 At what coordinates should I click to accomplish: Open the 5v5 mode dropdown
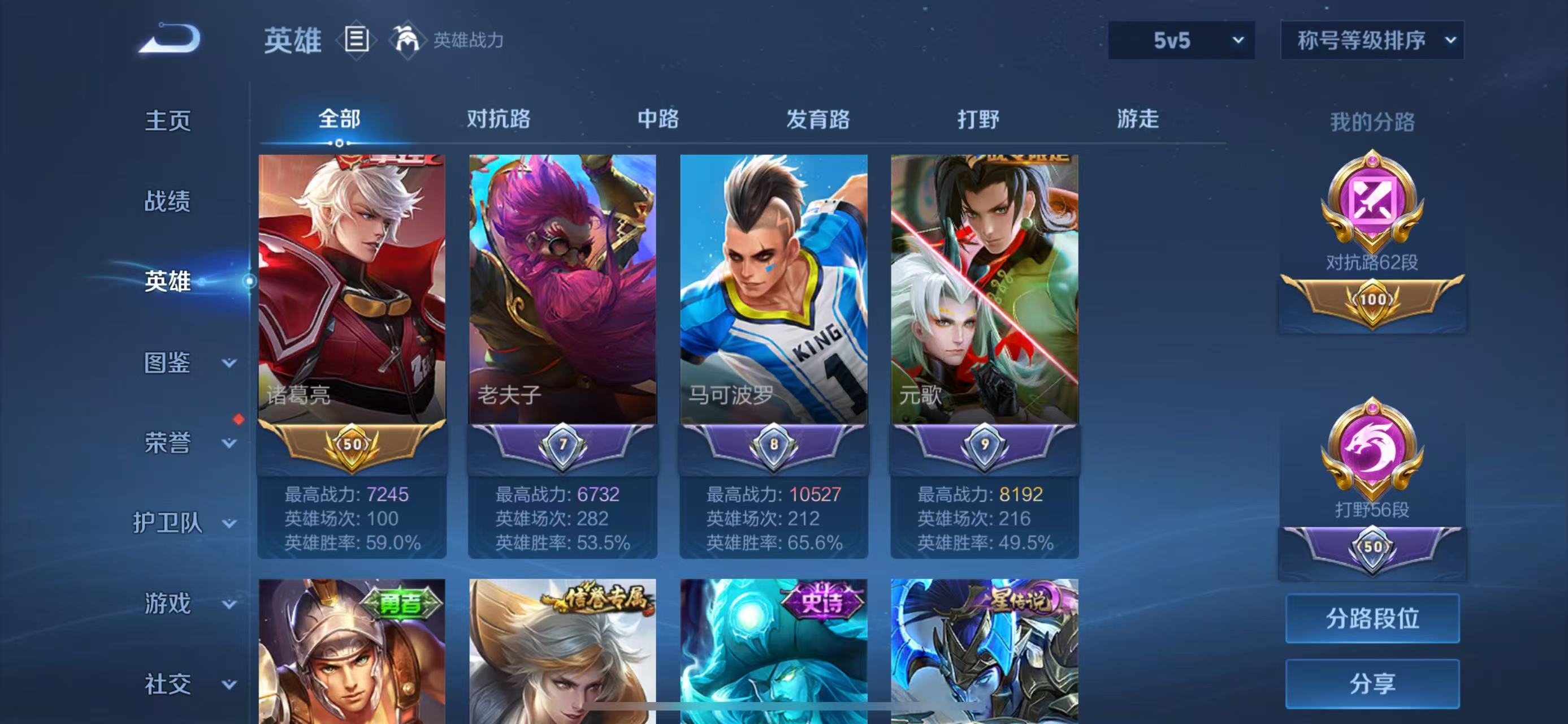(x=1181, y=41)
